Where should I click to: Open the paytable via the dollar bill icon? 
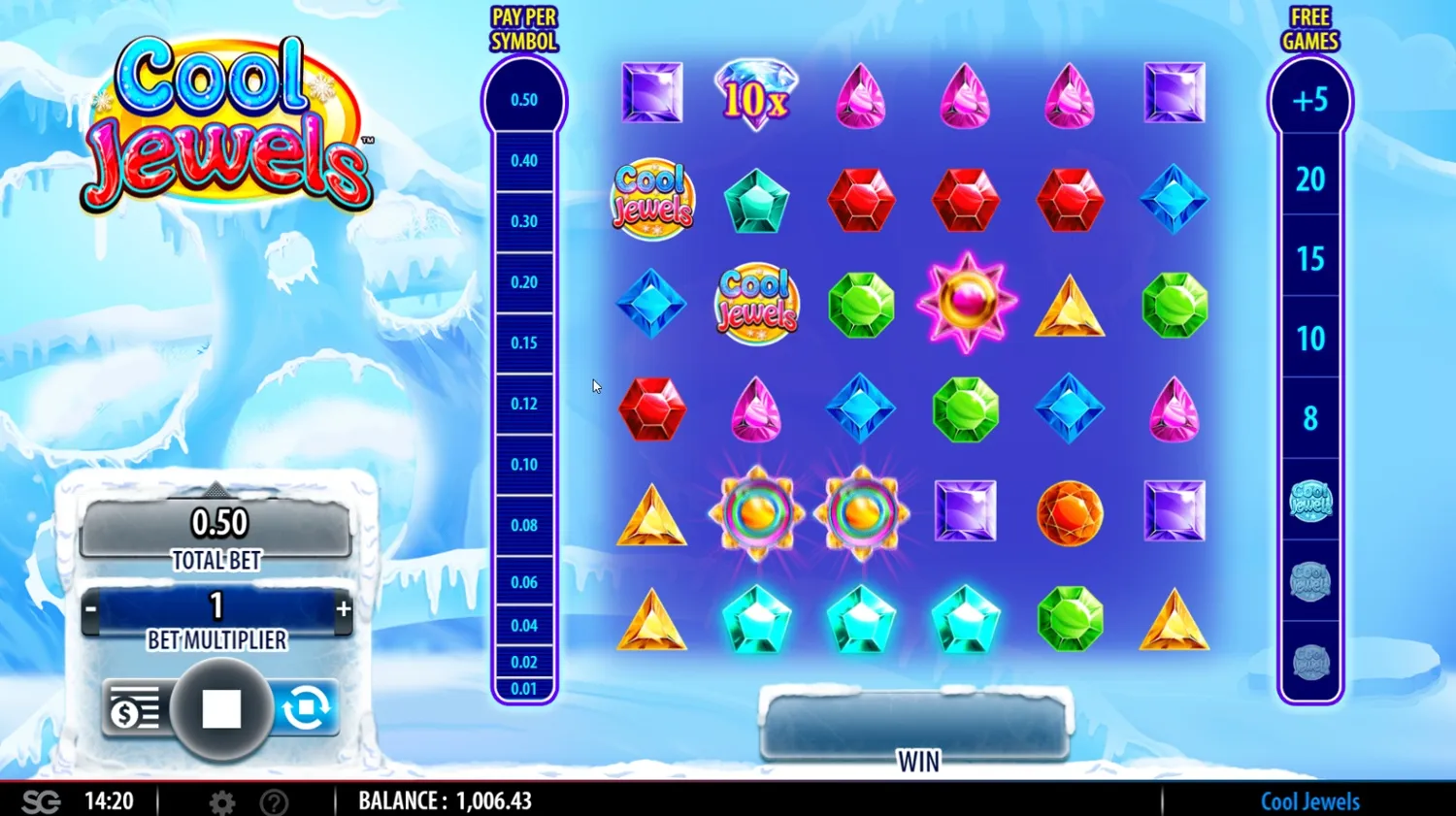pyautogui.click(x=133, y=708)
